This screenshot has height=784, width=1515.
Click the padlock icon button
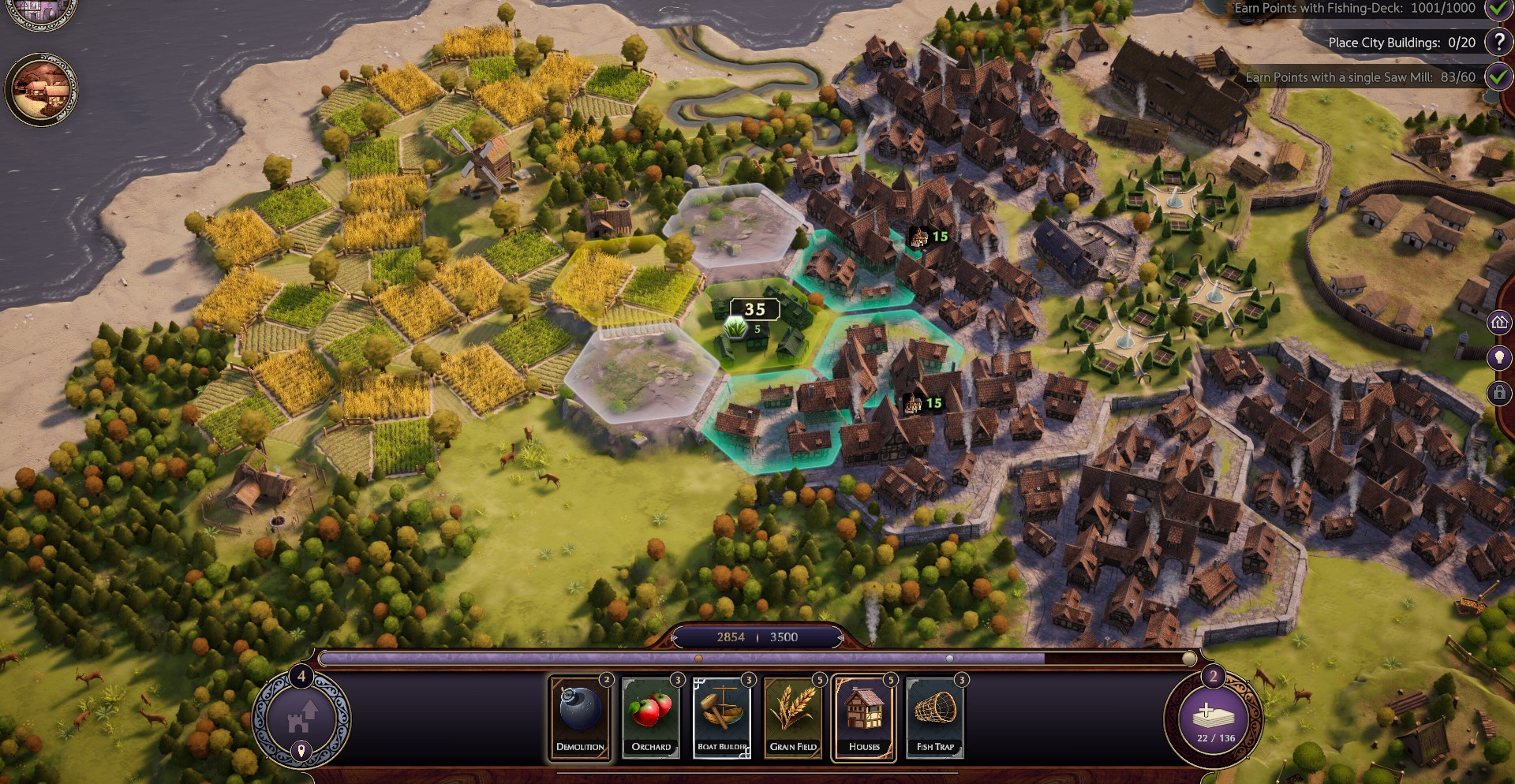[1499, 393]
